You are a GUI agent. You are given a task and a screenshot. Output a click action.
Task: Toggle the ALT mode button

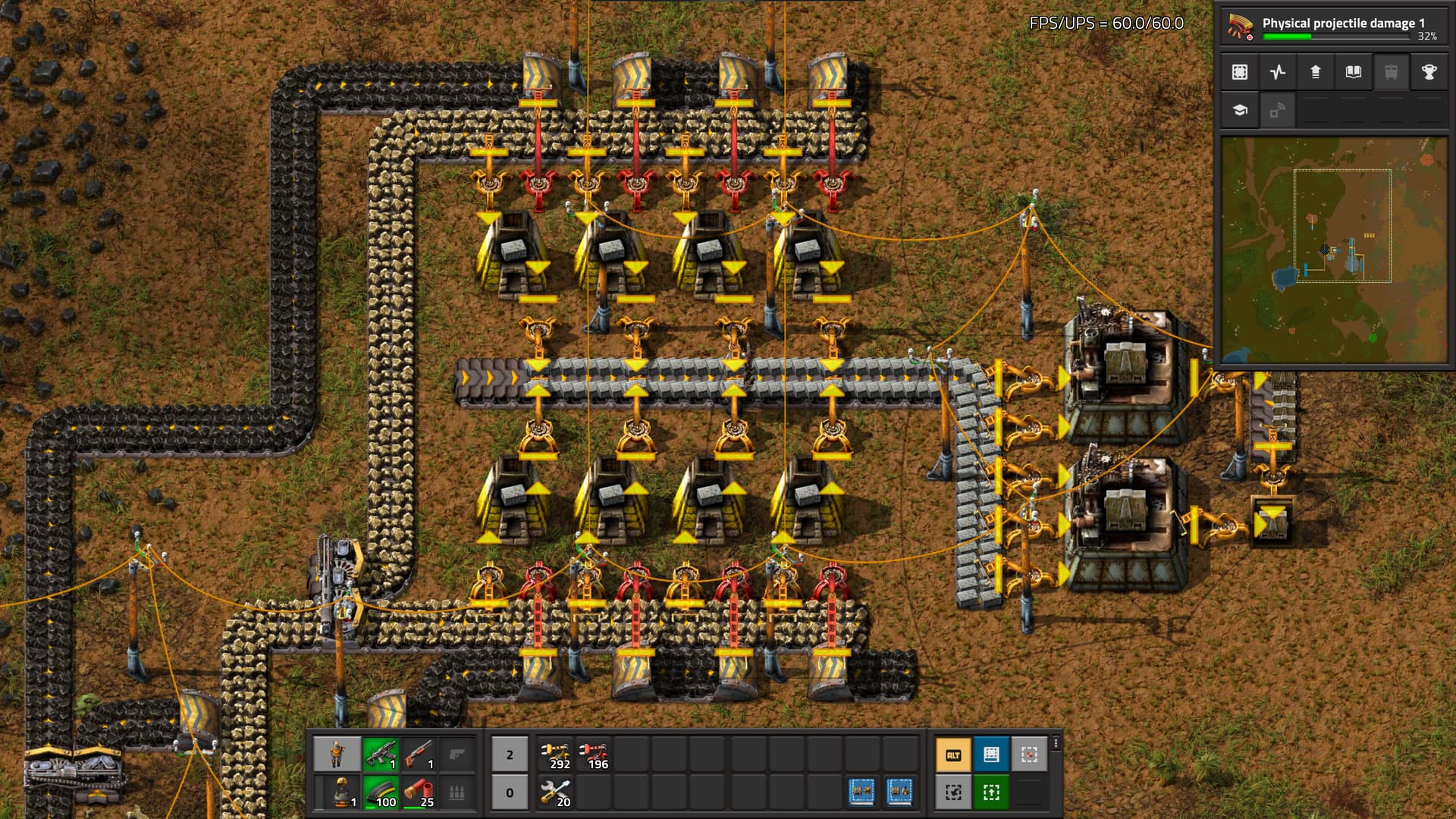tap(953, 755)
